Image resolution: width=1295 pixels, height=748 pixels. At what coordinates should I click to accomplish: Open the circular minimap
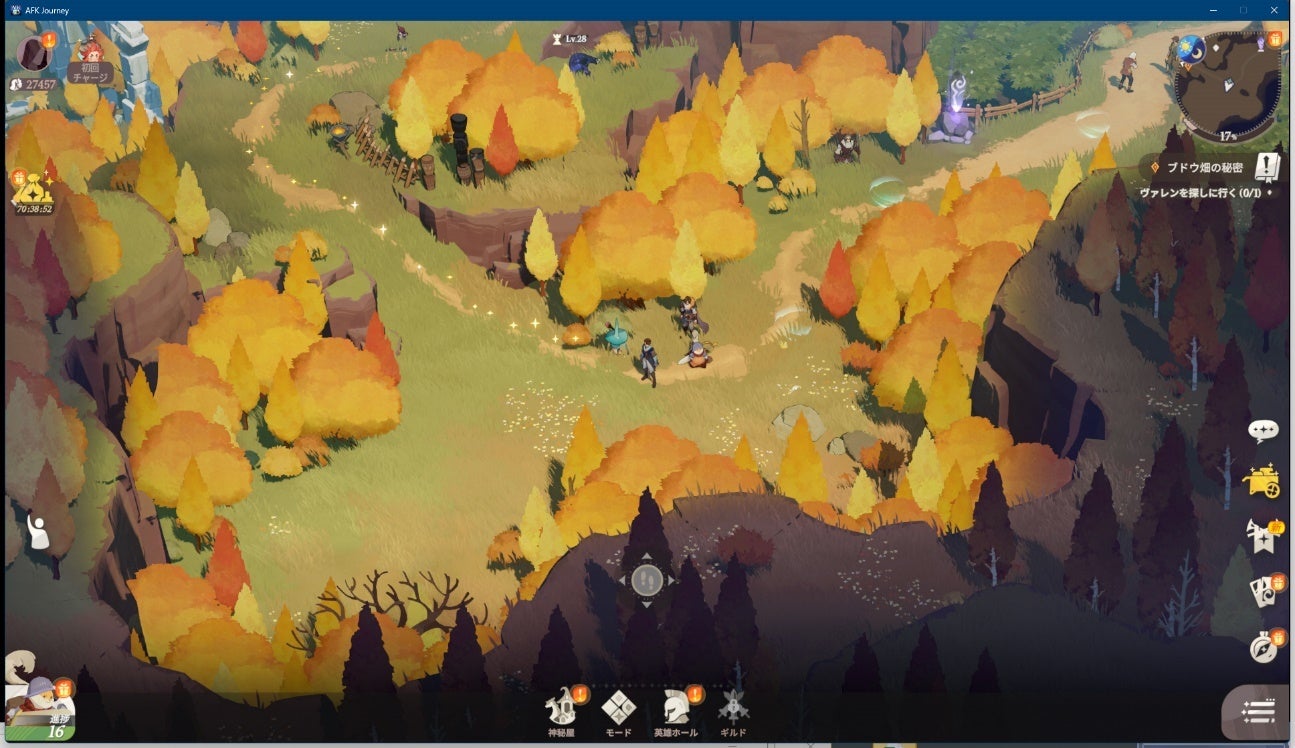[x=1227, y=88]
